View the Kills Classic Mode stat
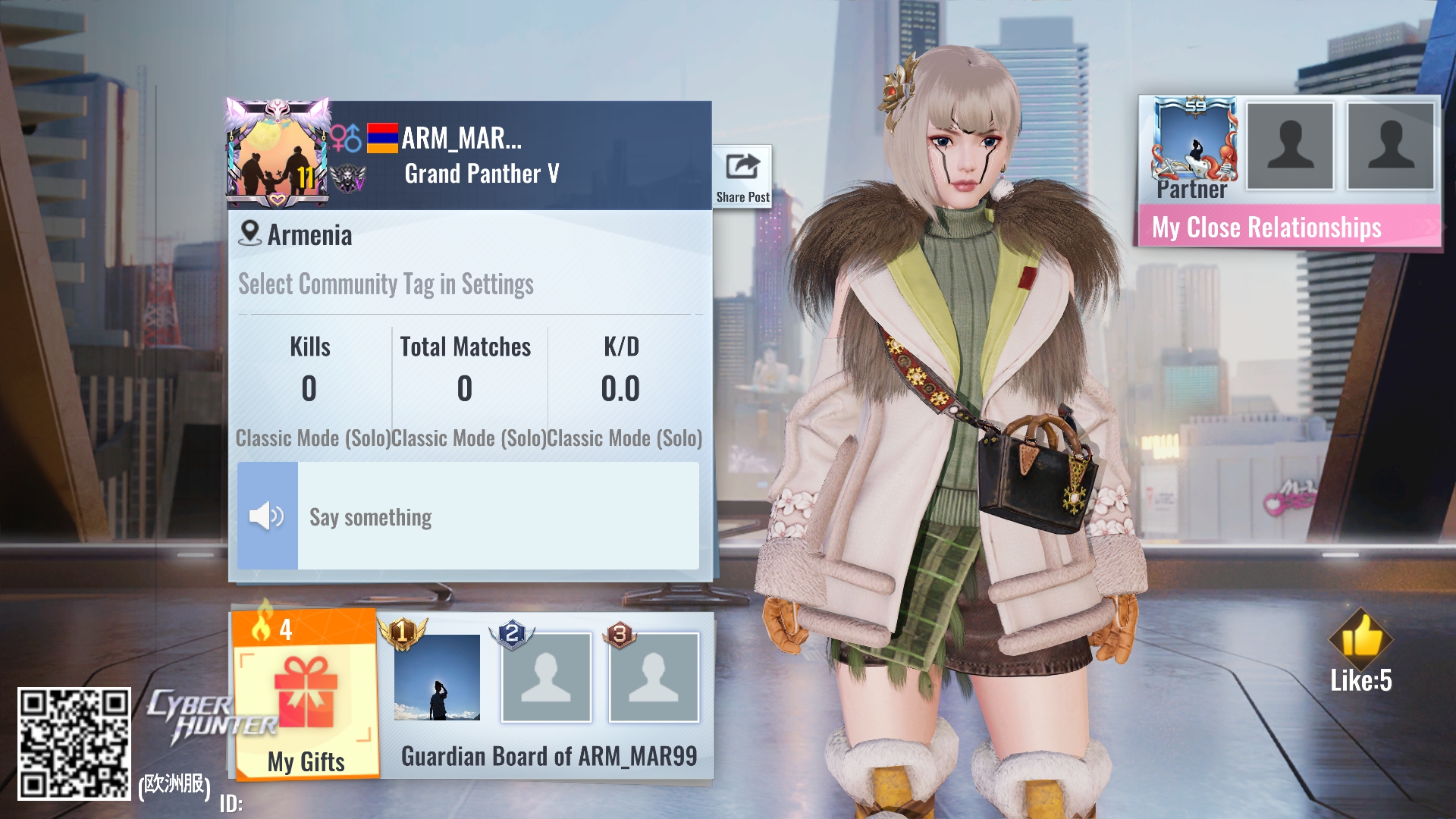 point(309,389)
